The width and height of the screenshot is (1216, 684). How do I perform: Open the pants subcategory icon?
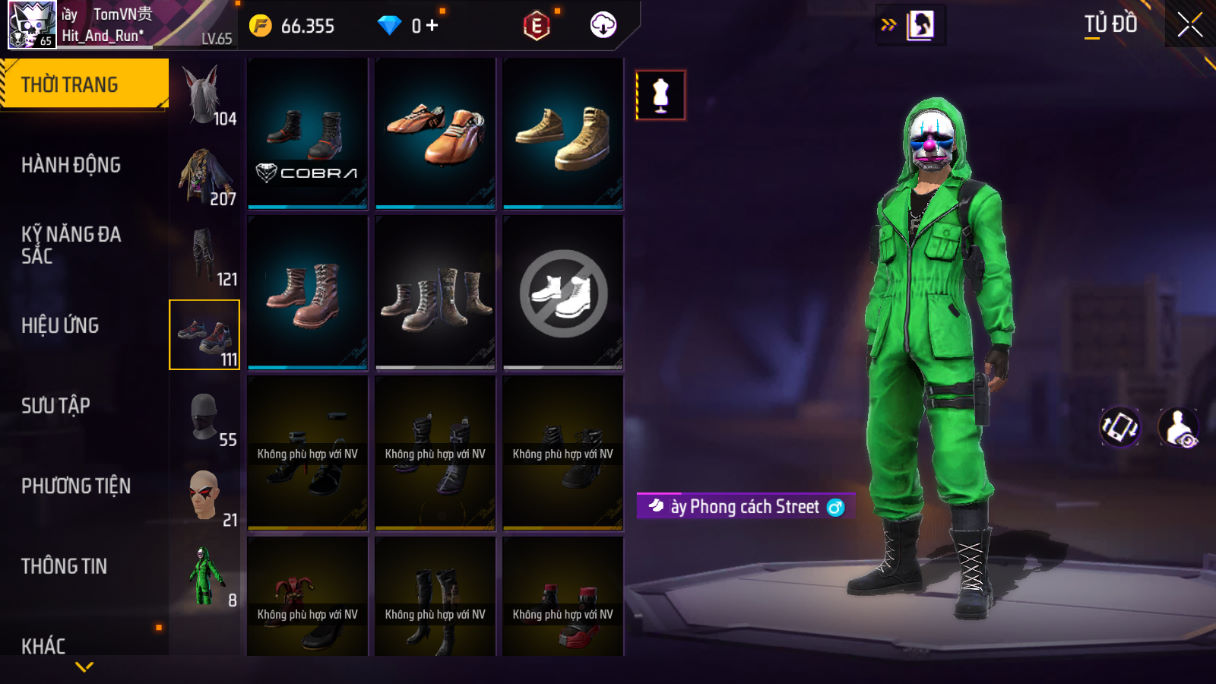point(204,257)
